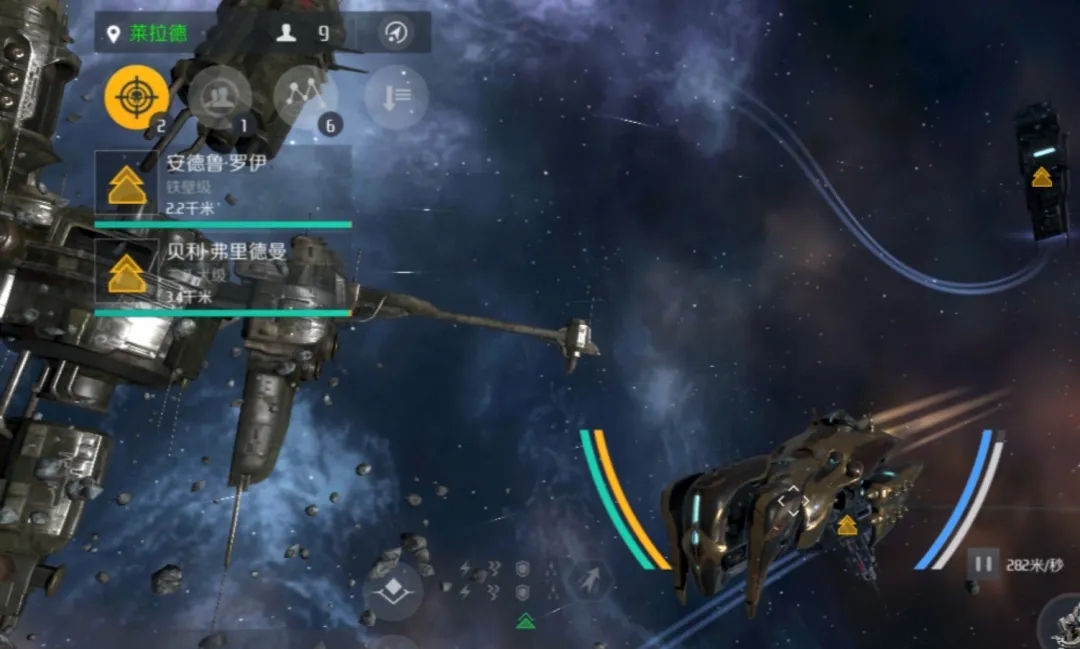Select target 安德鲁·罗伊 in the overview
Image resolution: width=1080 pixels, height=649 pixels.
pos(223,183)
